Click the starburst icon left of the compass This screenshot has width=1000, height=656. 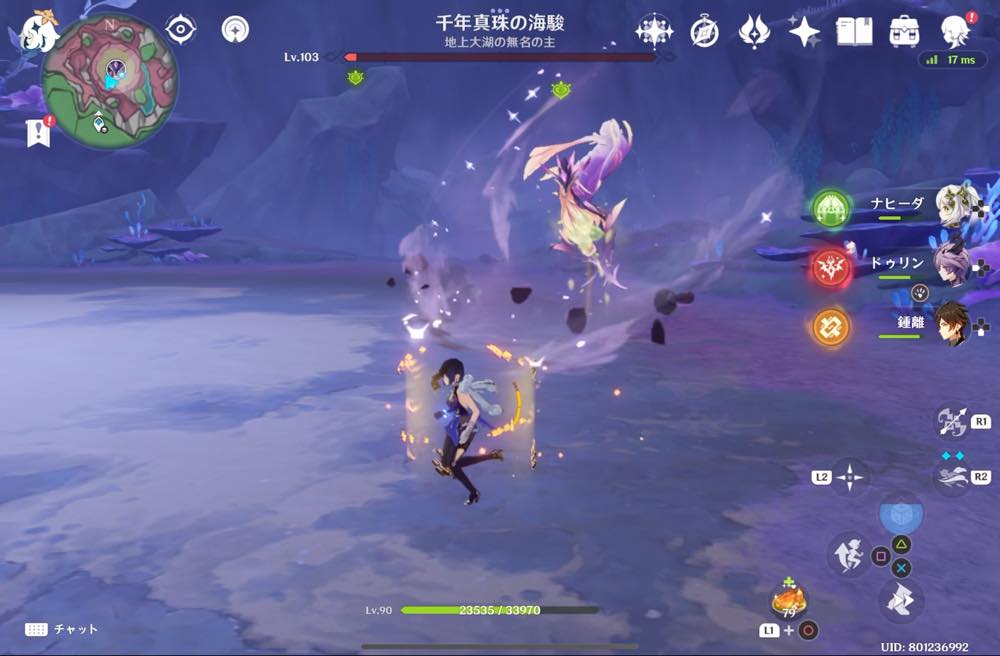point(654,32)
